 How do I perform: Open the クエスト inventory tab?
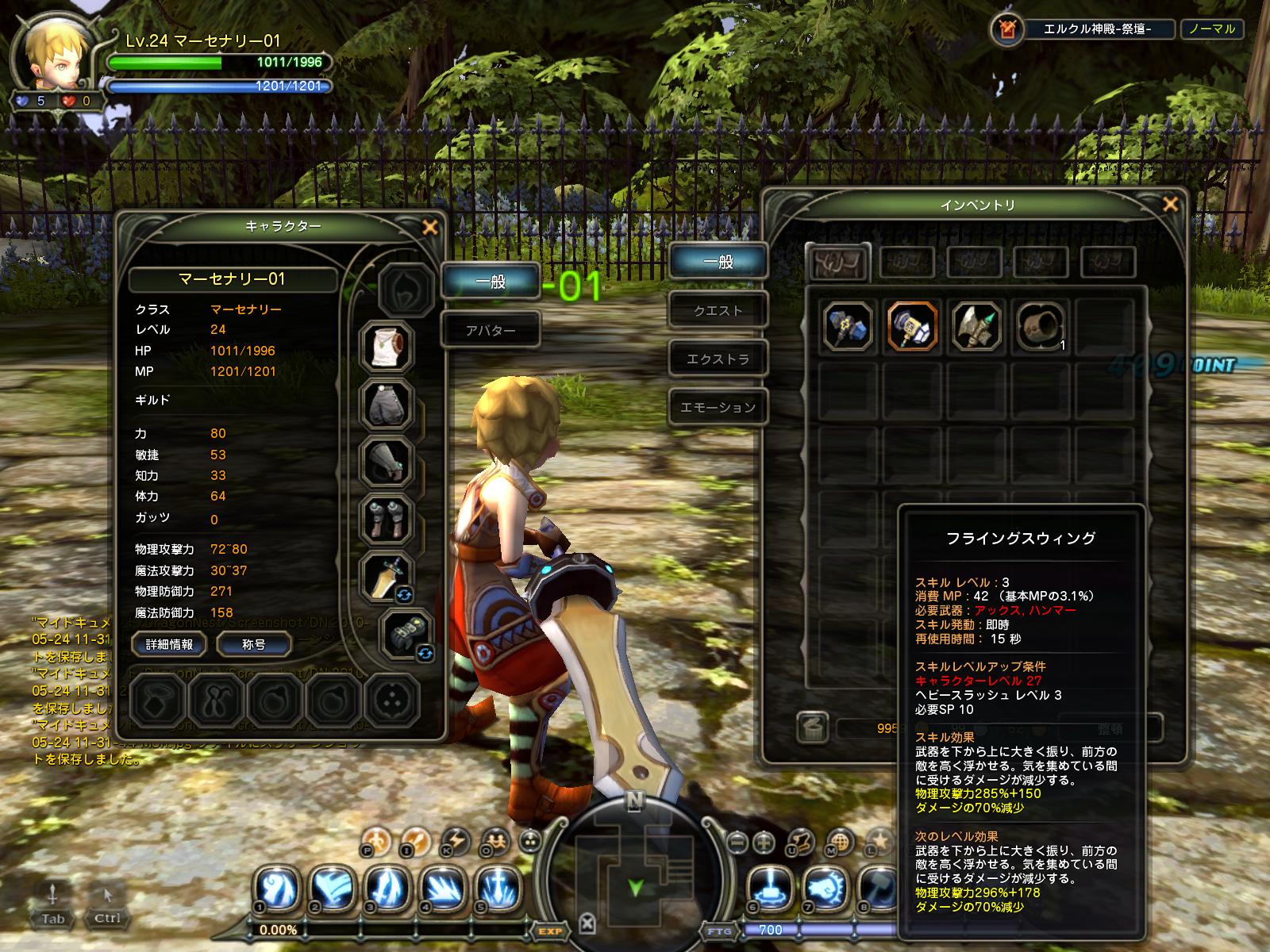pos(718,311)
